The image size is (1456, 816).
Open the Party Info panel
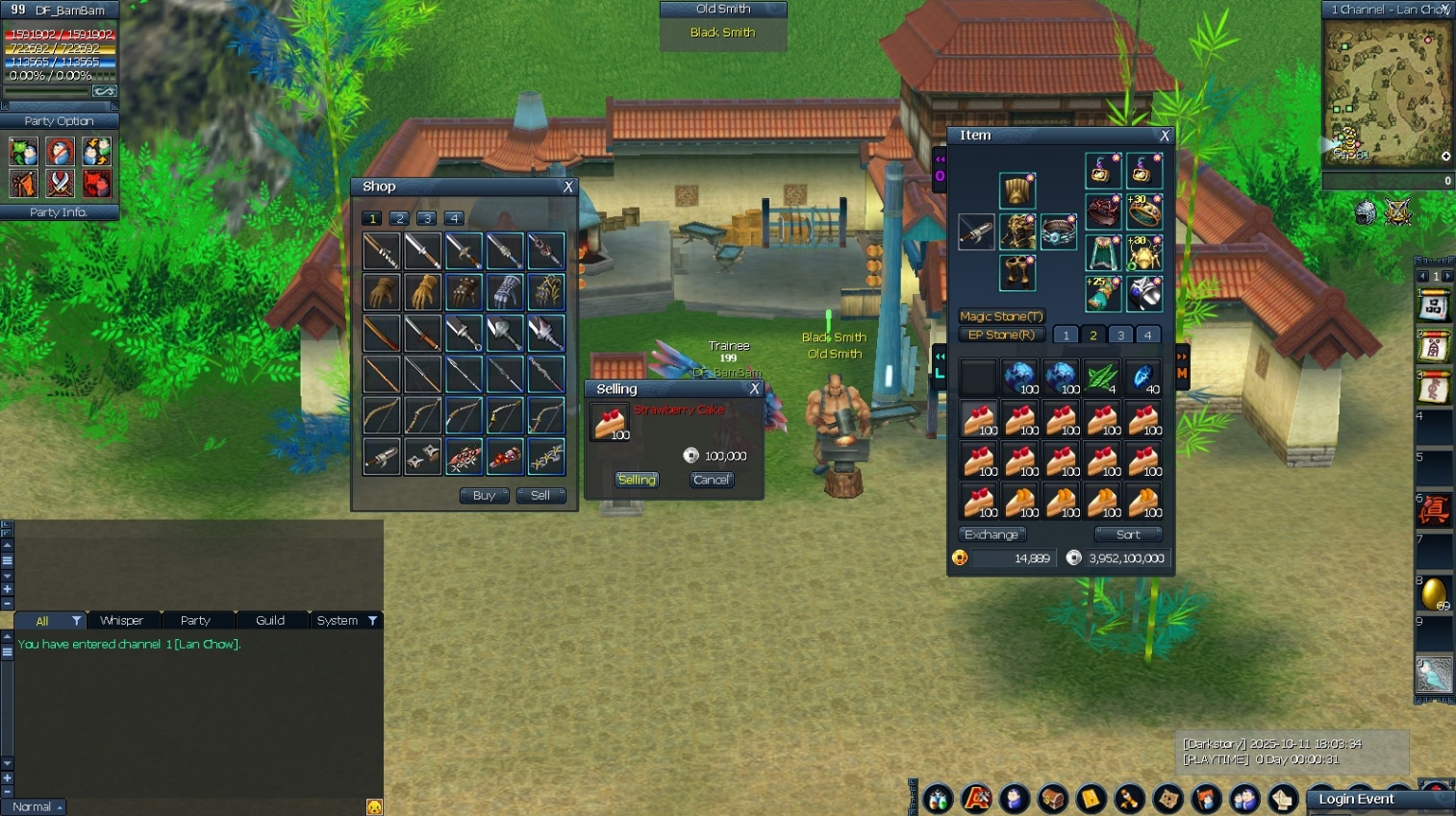[x=59, y=212]
